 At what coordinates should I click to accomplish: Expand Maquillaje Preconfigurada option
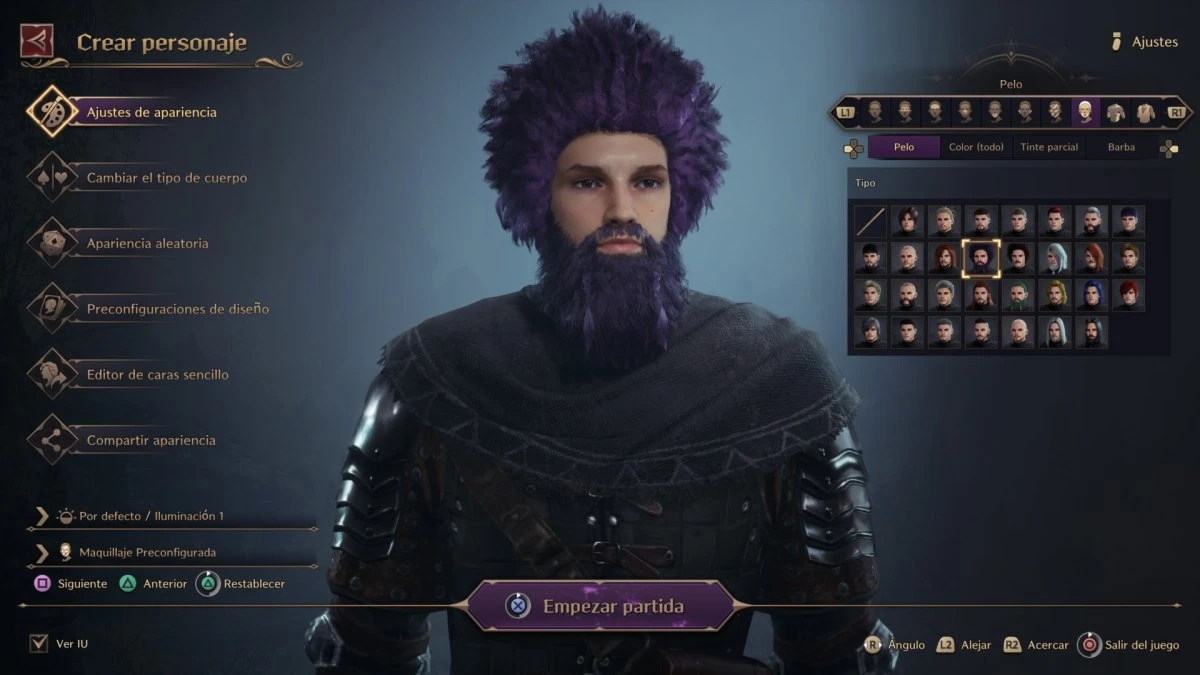146,552
